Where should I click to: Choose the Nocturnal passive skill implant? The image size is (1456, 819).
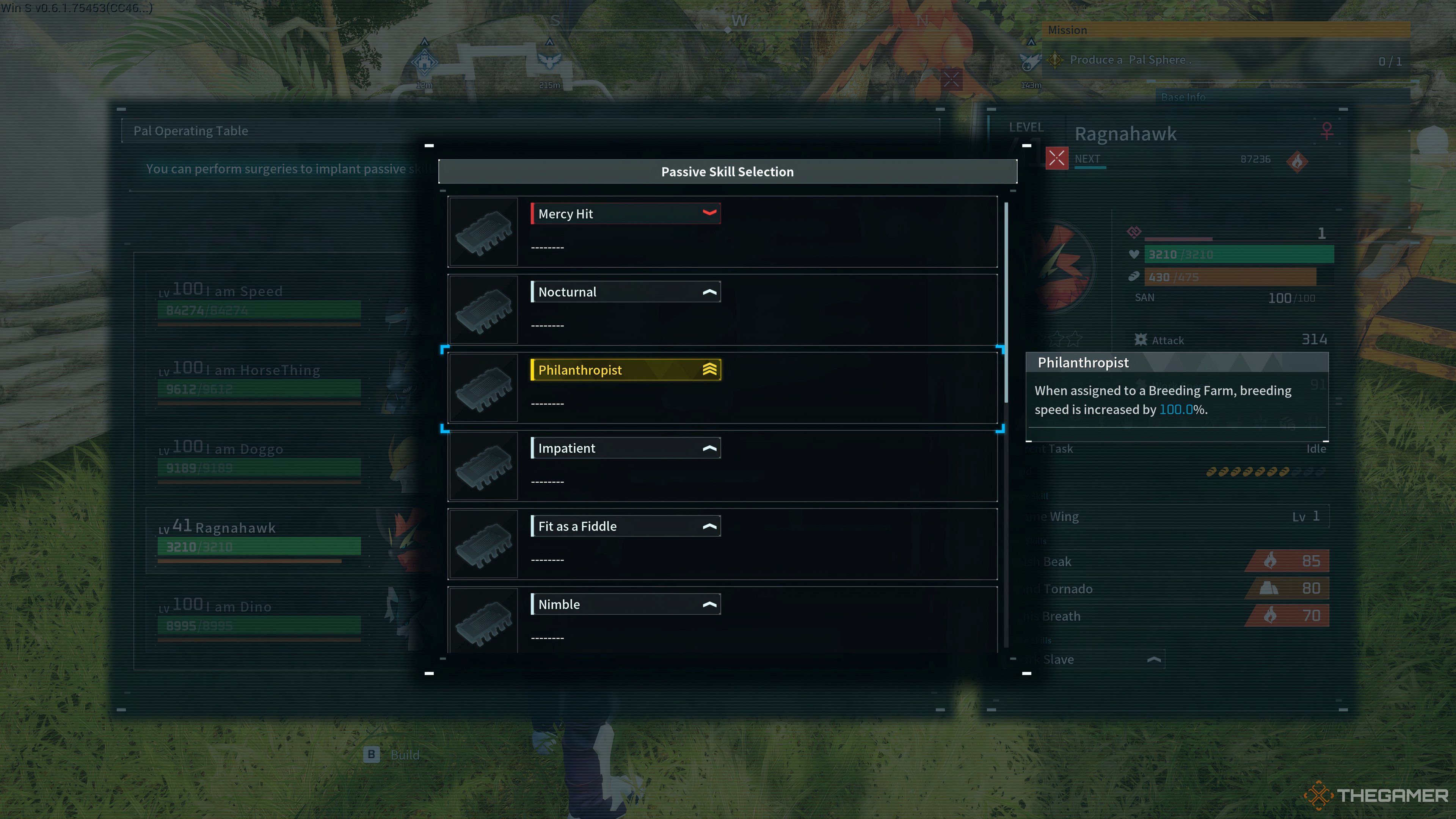pyautogui.click(x=722, y=309)
